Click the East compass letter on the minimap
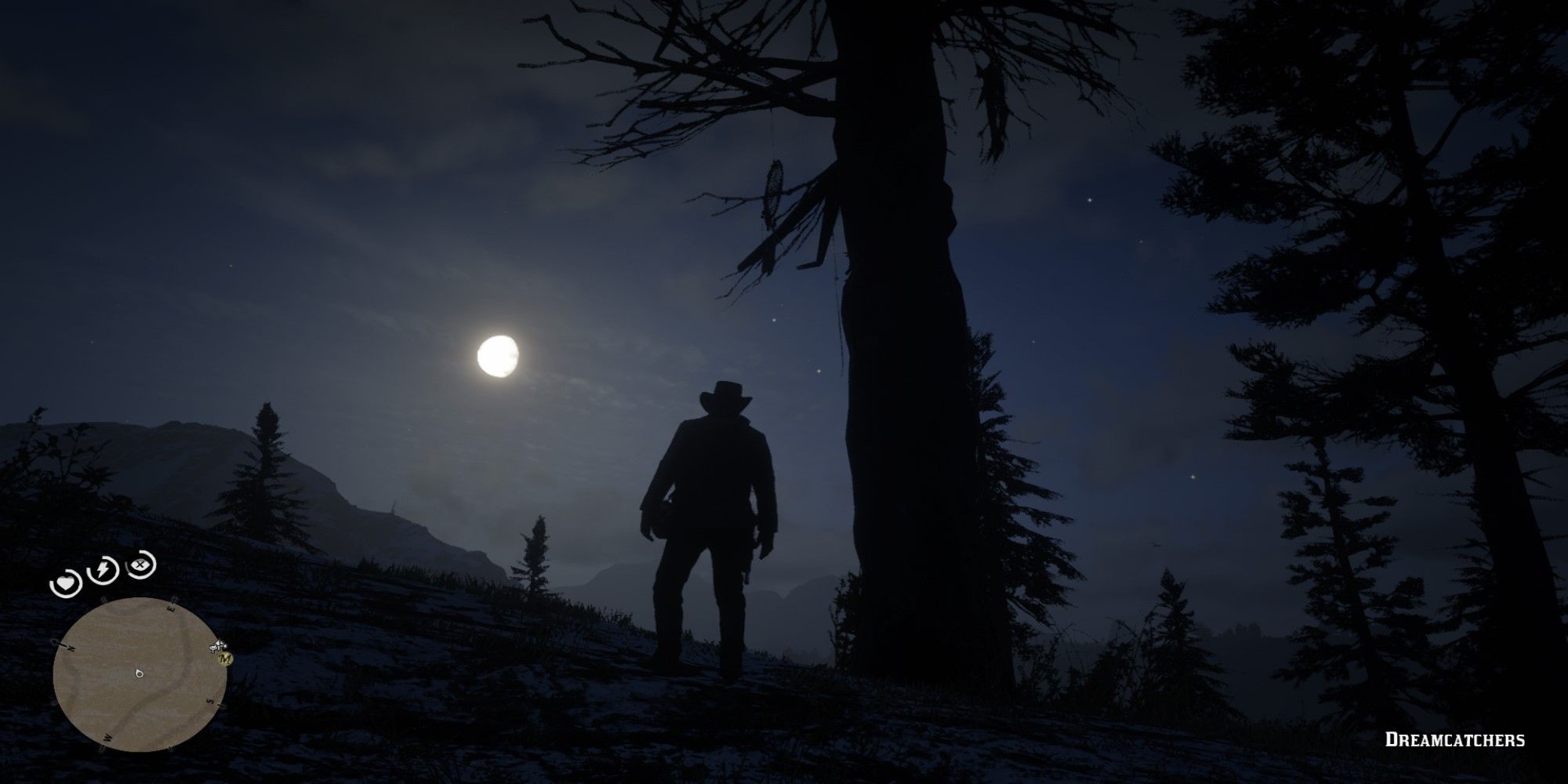This screenshot has height=784, width=1568. point(170,606)
